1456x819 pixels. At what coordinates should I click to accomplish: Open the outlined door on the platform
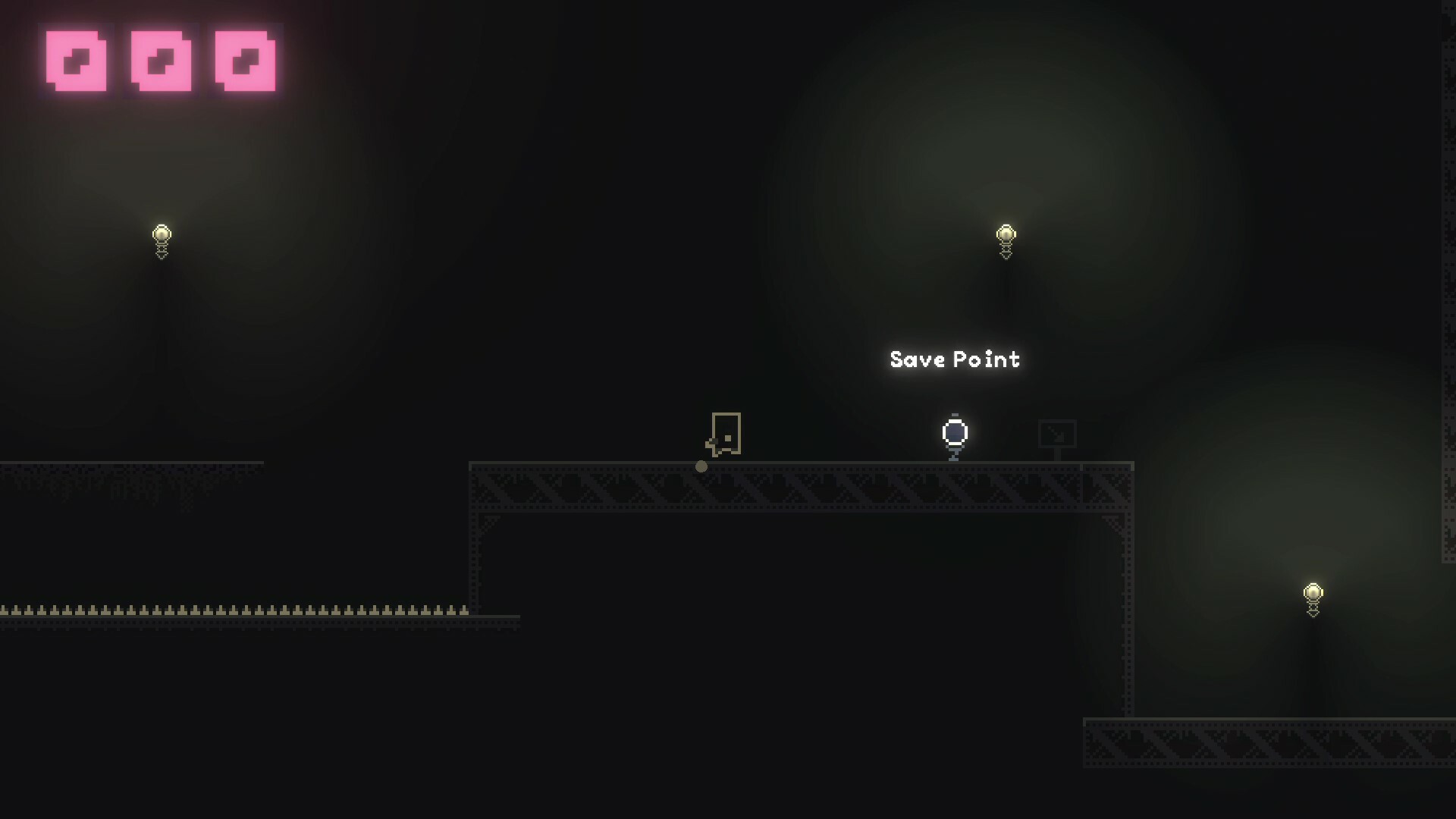pyautogui.click(x=726, y=435)
